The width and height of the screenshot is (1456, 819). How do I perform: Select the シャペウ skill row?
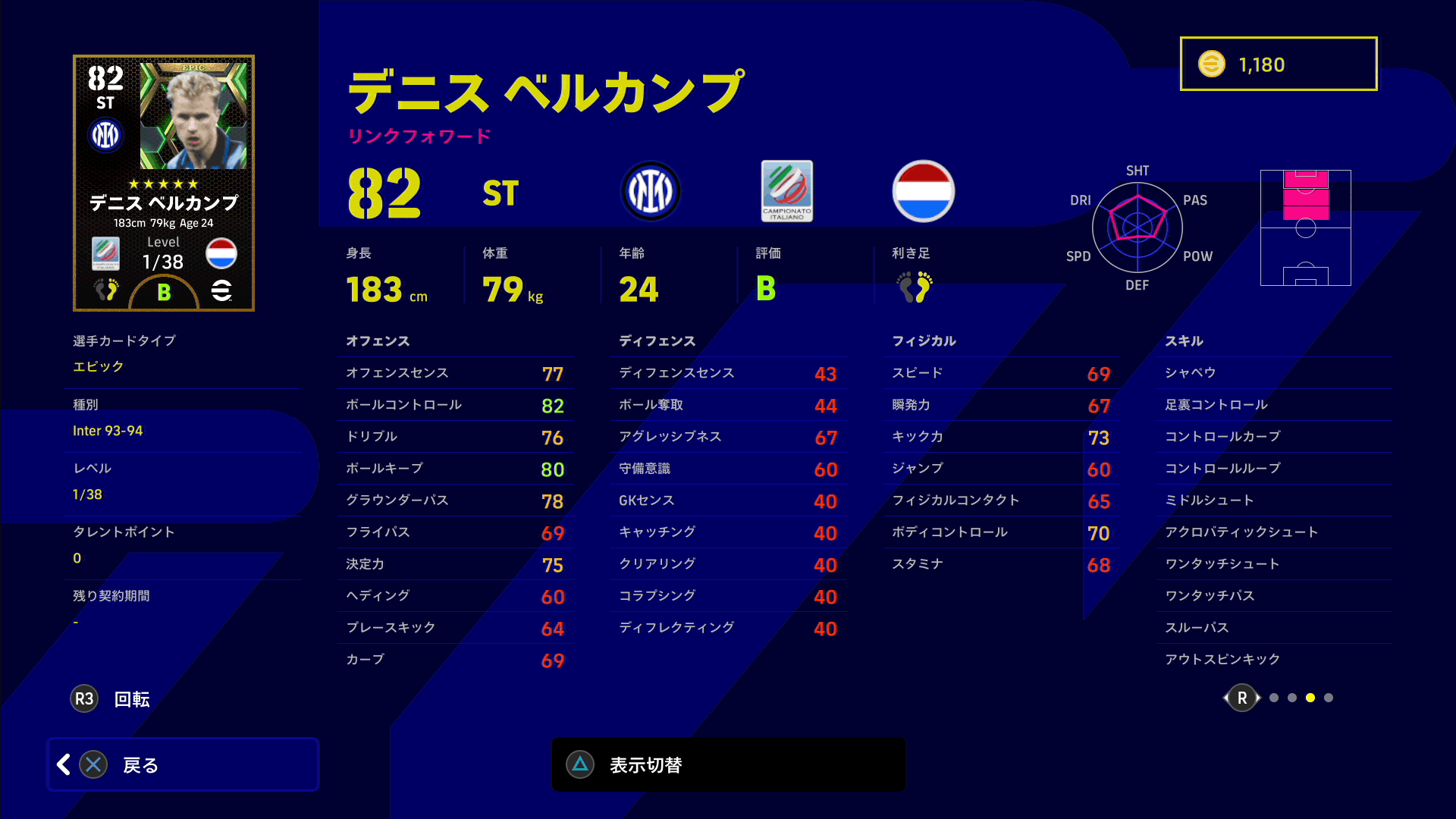[1278, 372]
